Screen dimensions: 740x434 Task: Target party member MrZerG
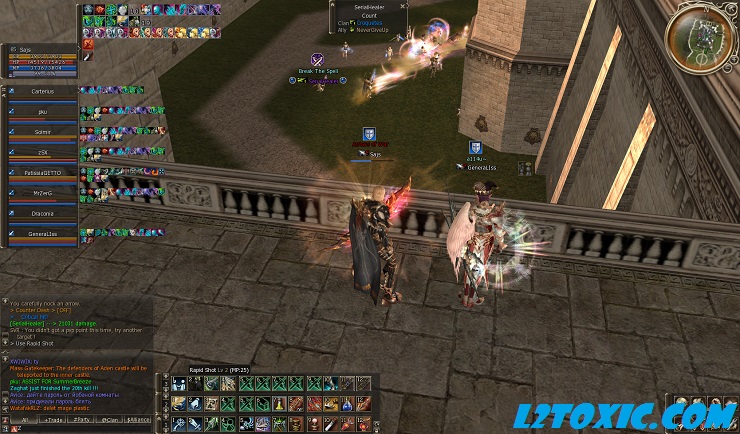coord(43,193)
